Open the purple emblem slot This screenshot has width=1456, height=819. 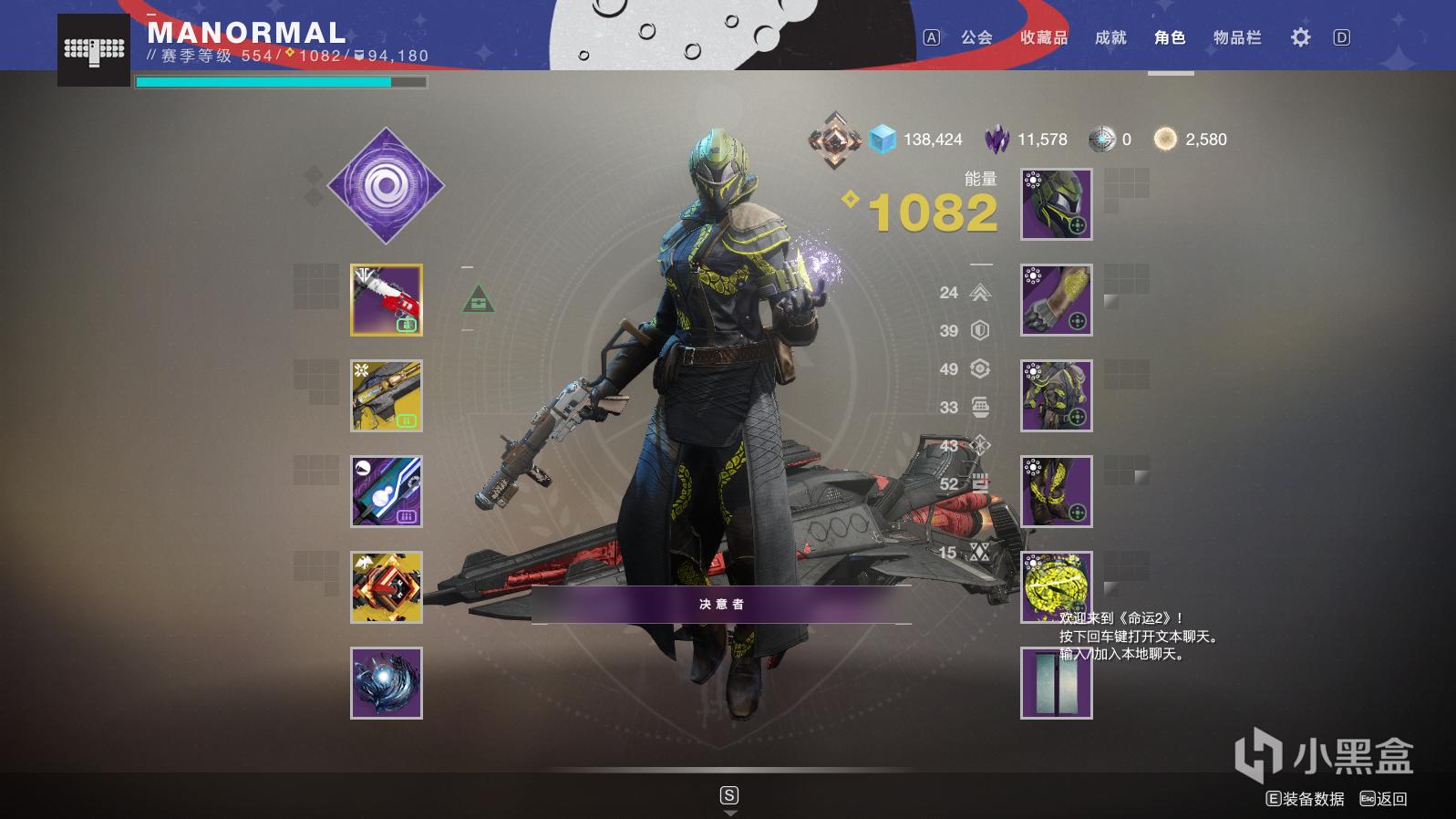pos(1057,683)
